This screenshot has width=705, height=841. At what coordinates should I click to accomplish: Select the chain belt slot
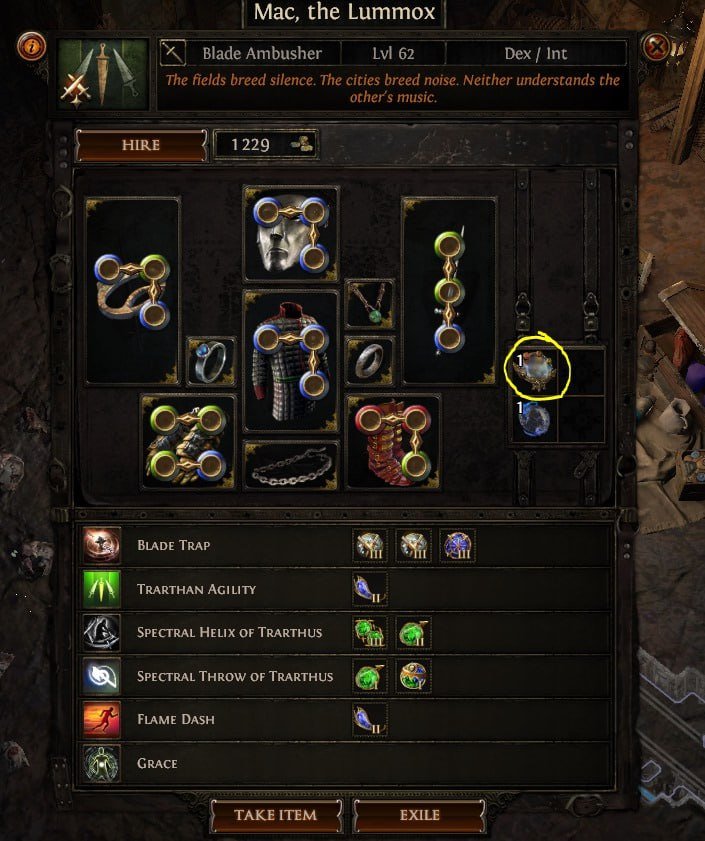[x=290, y=465]
